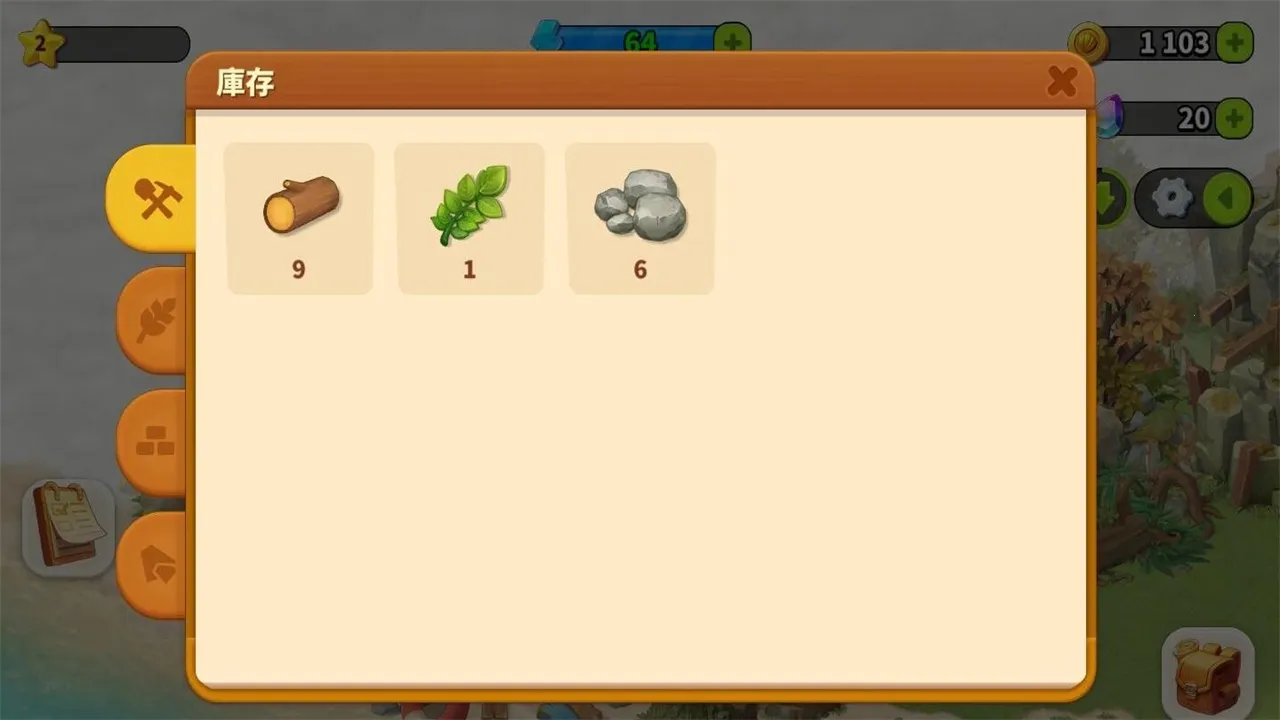Select the stones item showing 6
The width and height of the screenshot is (1280, 720).
click(640, 217)
